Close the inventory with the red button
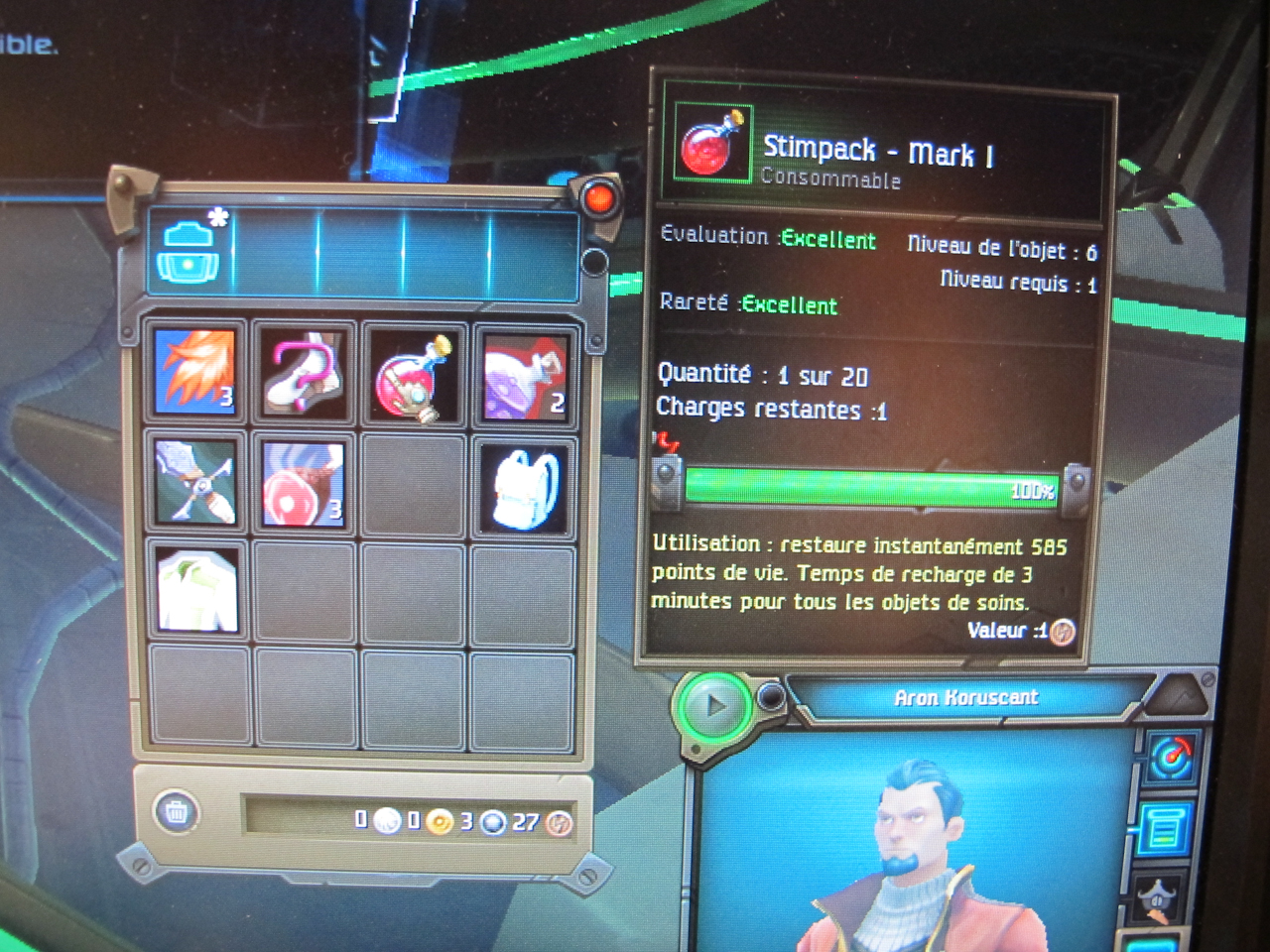This screenshot has height=952, width=1270. point(598,198)
